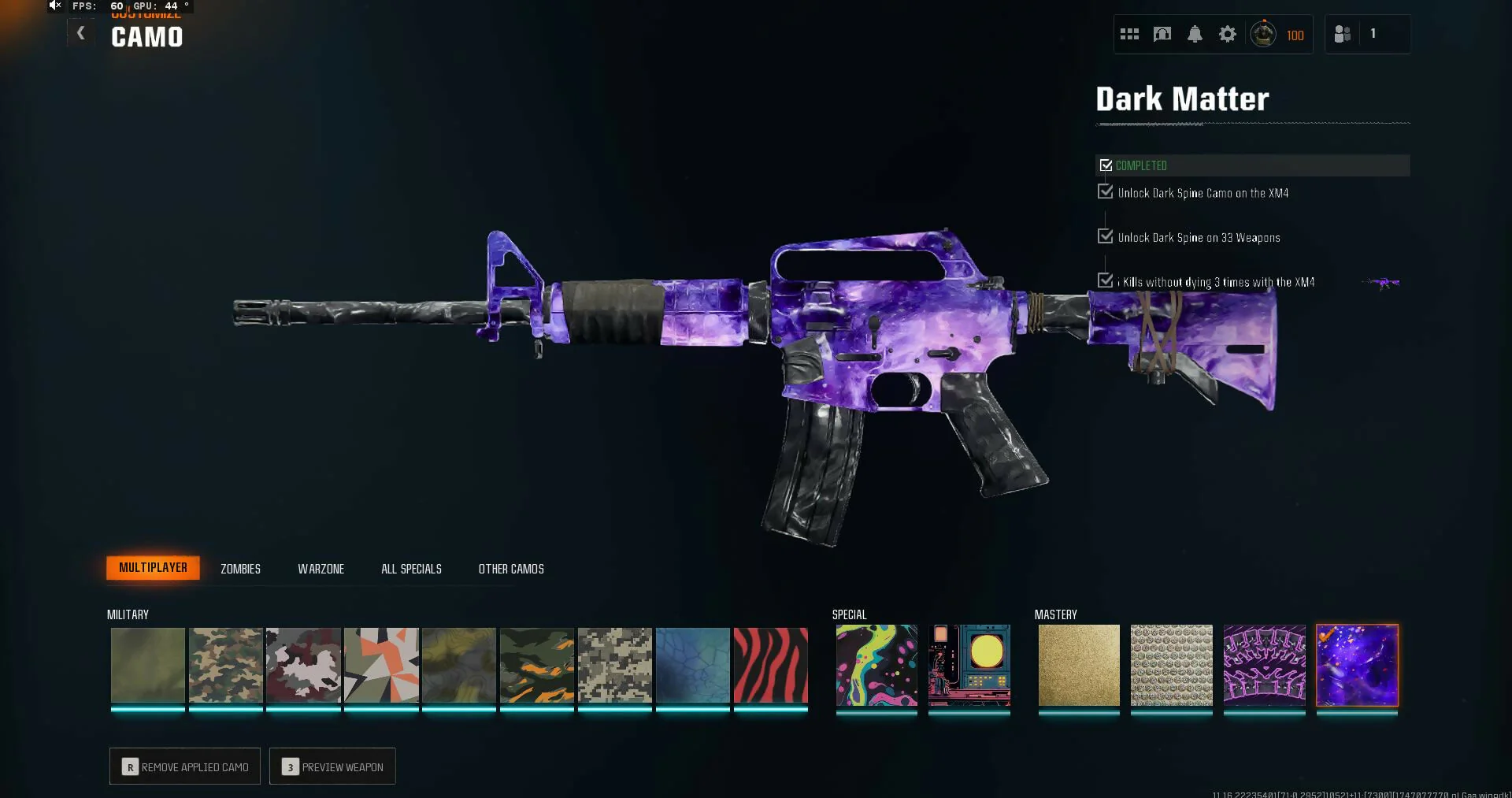Open the grid menu icon
Viewport: 1512px width, 798px height.
point(1129,34)
